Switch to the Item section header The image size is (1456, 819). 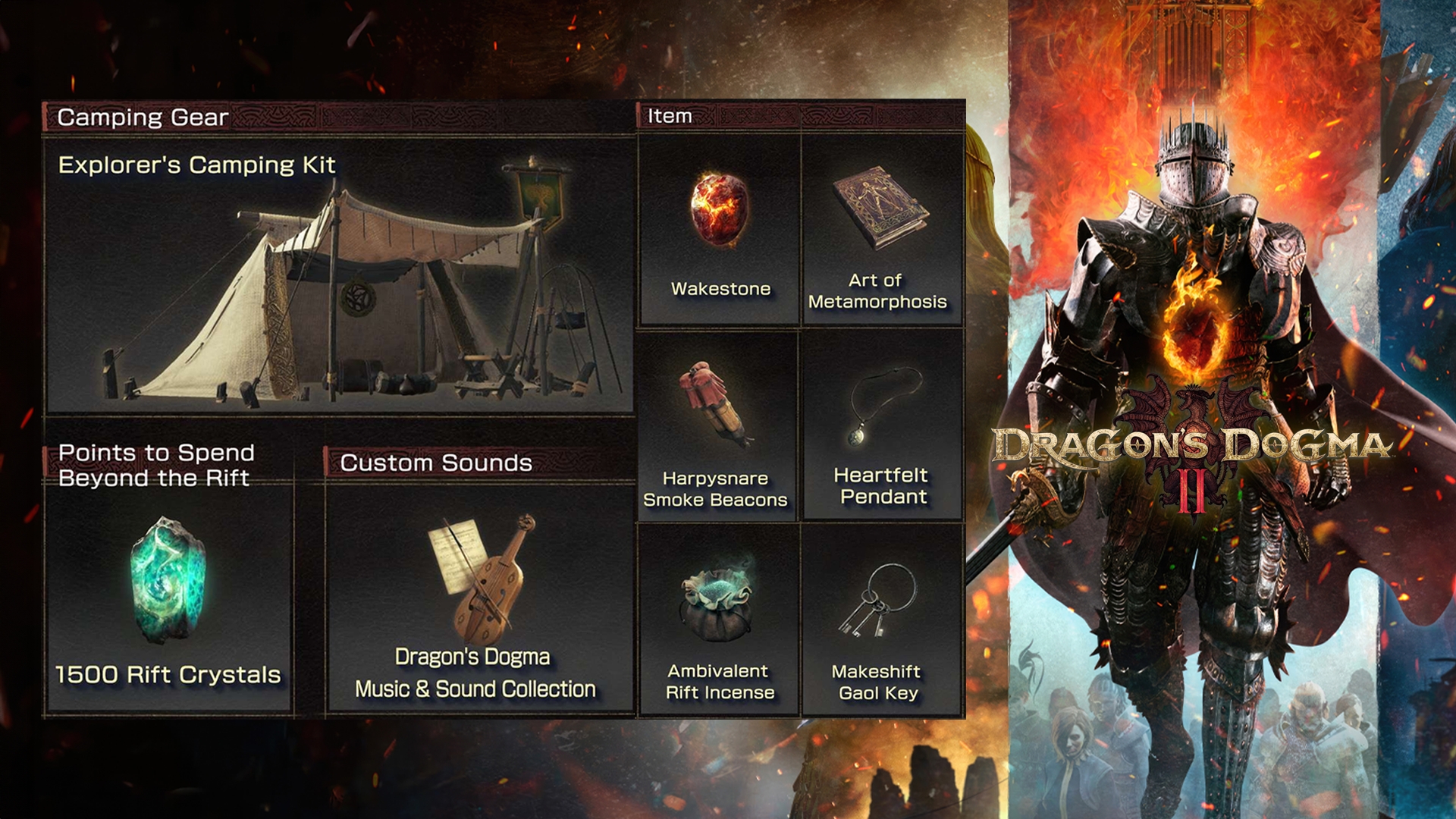pyautogui.click(x=670, y=116)
